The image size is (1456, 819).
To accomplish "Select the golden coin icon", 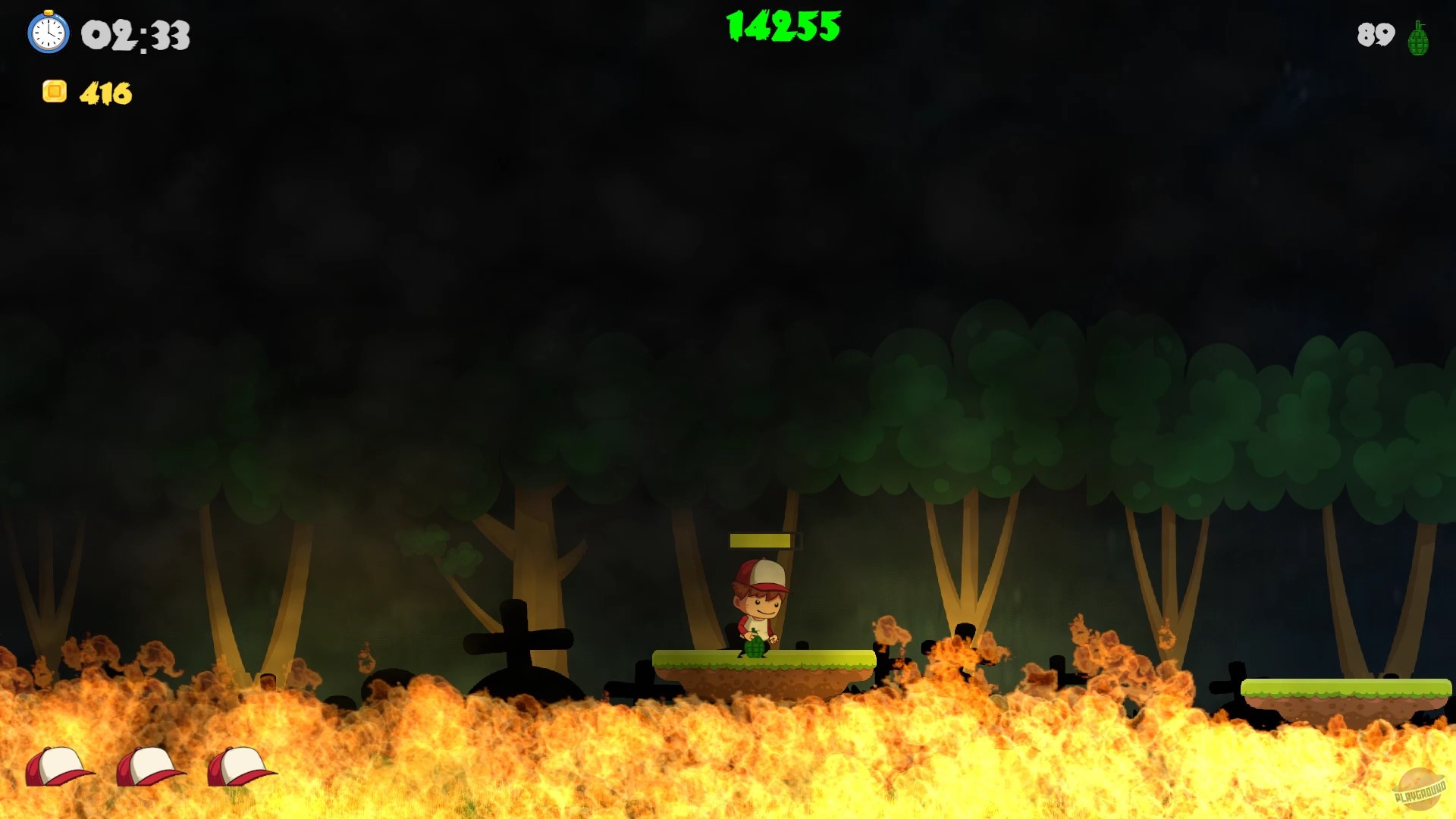I will [54, 93].
